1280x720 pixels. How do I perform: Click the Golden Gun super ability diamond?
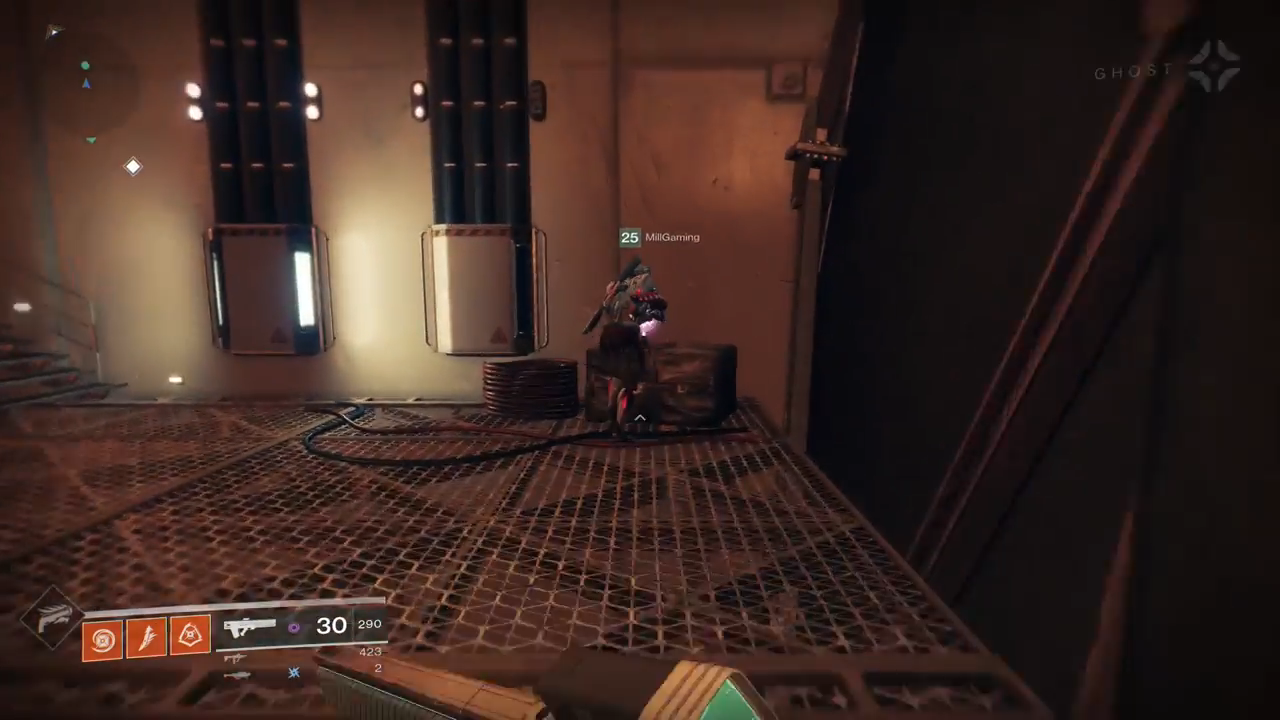coord(50,617)
